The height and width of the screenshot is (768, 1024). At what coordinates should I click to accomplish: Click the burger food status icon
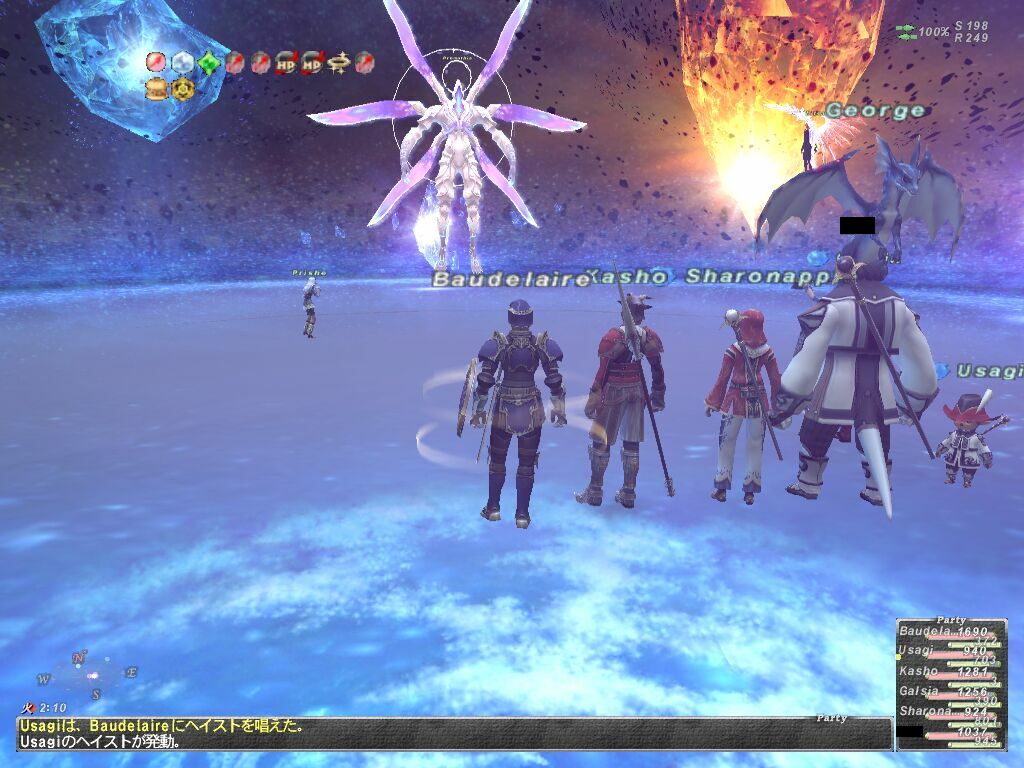[x=156, y=89]
